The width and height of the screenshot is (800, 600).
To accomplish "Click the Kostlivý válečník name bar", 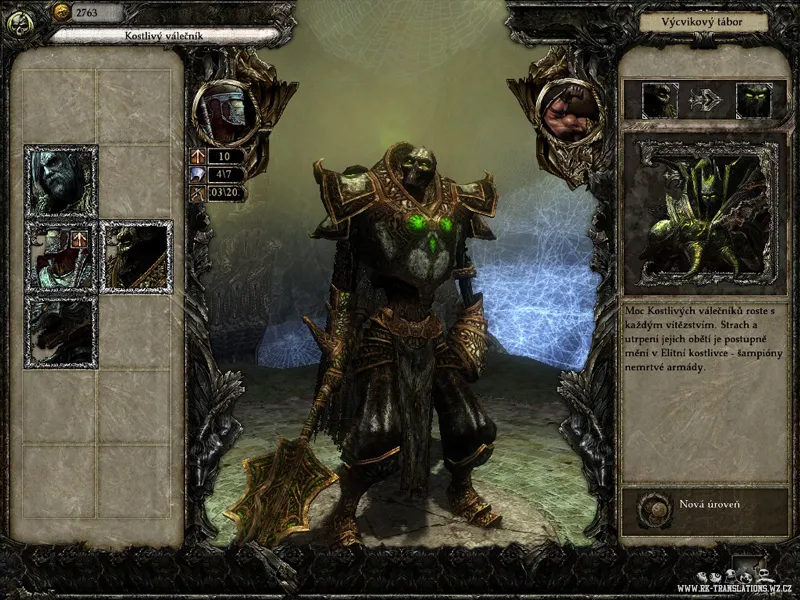I will 165,36.
